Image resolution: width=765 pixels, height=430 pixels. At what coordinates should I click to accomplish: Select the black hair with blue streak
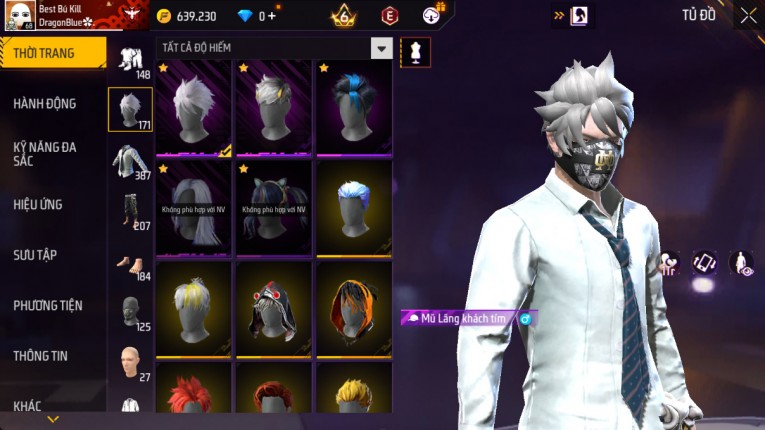click(x=353, y=107)
